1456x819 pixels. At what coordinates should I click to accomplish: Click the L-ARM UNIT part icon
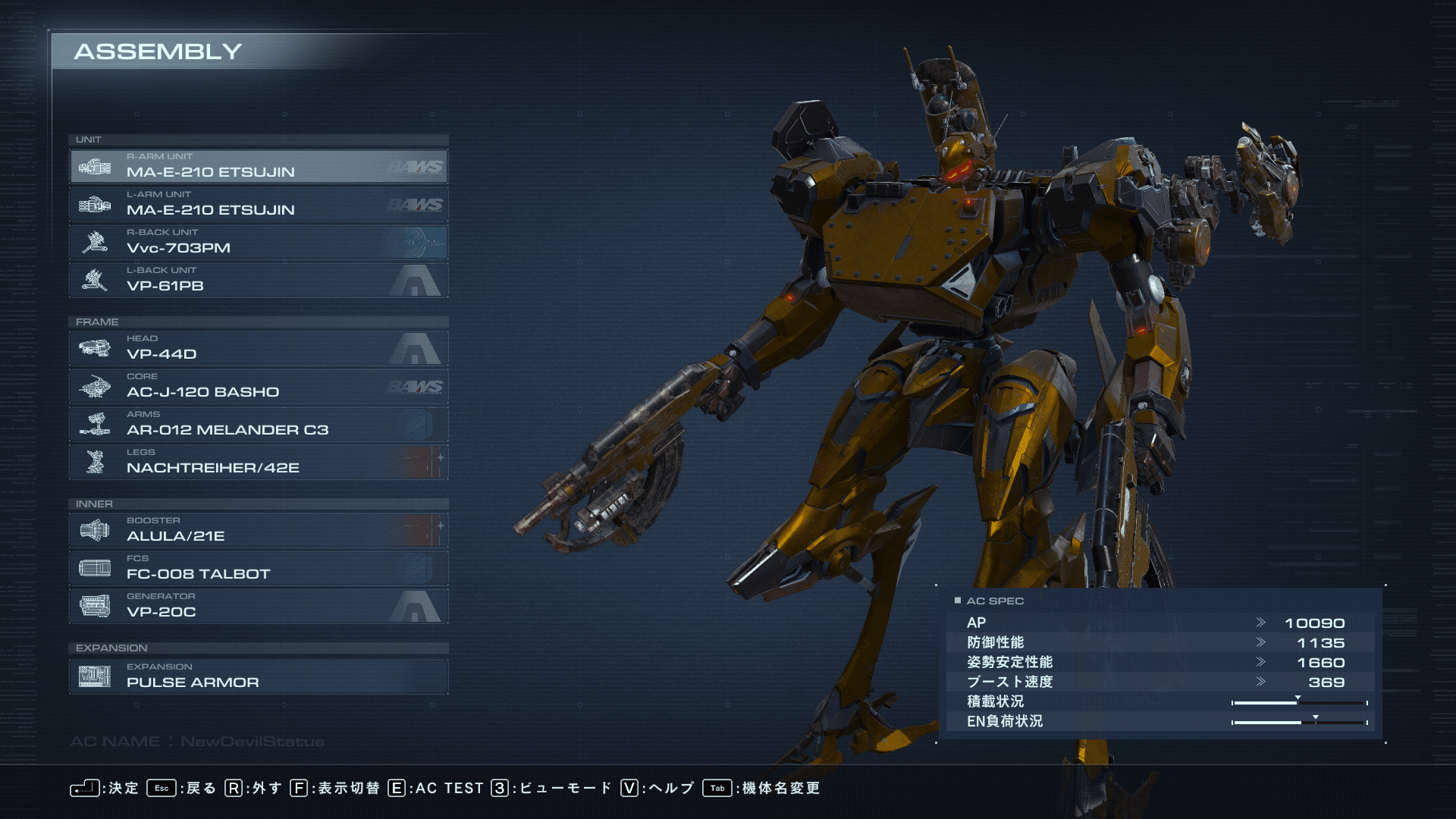(96, 204)
